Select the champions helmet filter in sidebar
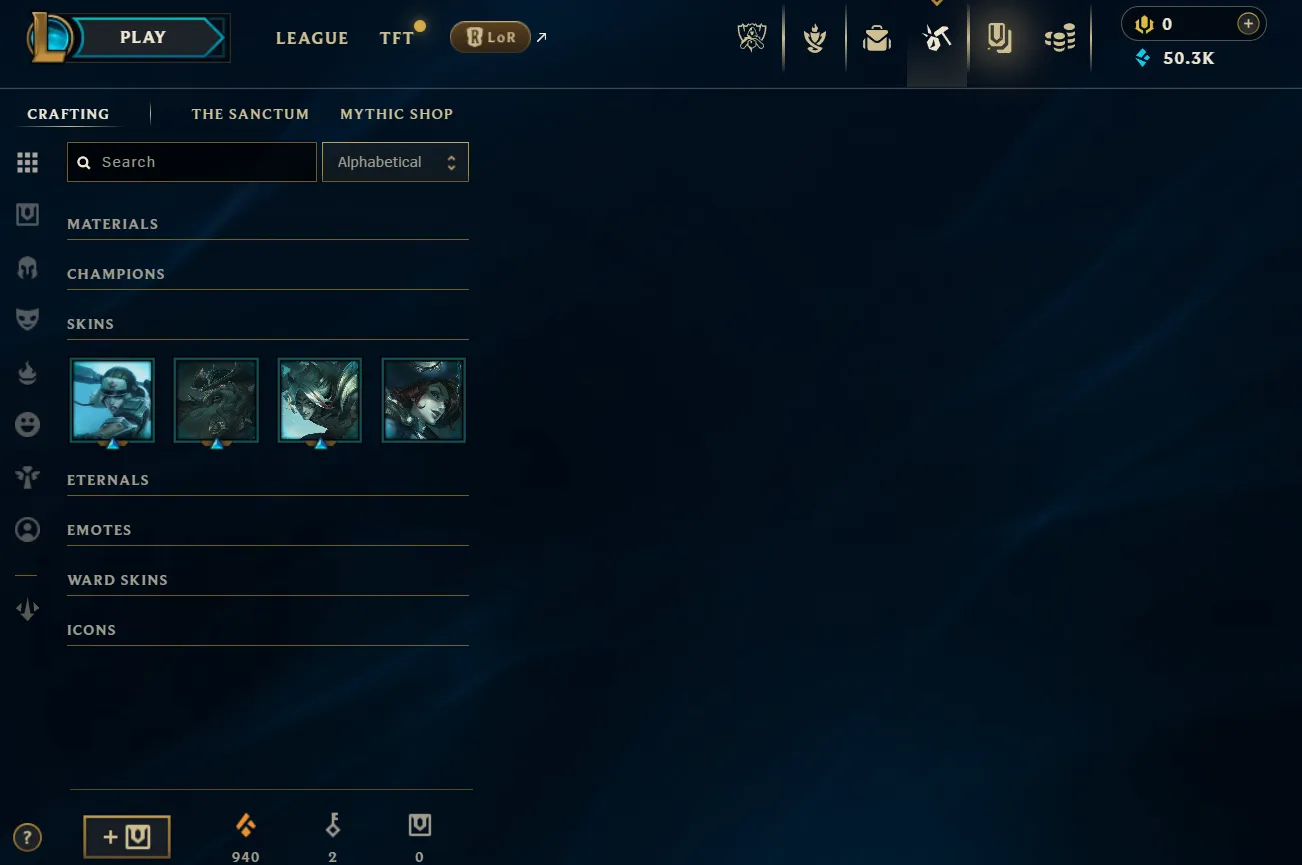Image resolution: width=1302 pixels, height=865 pixels. 27,267
